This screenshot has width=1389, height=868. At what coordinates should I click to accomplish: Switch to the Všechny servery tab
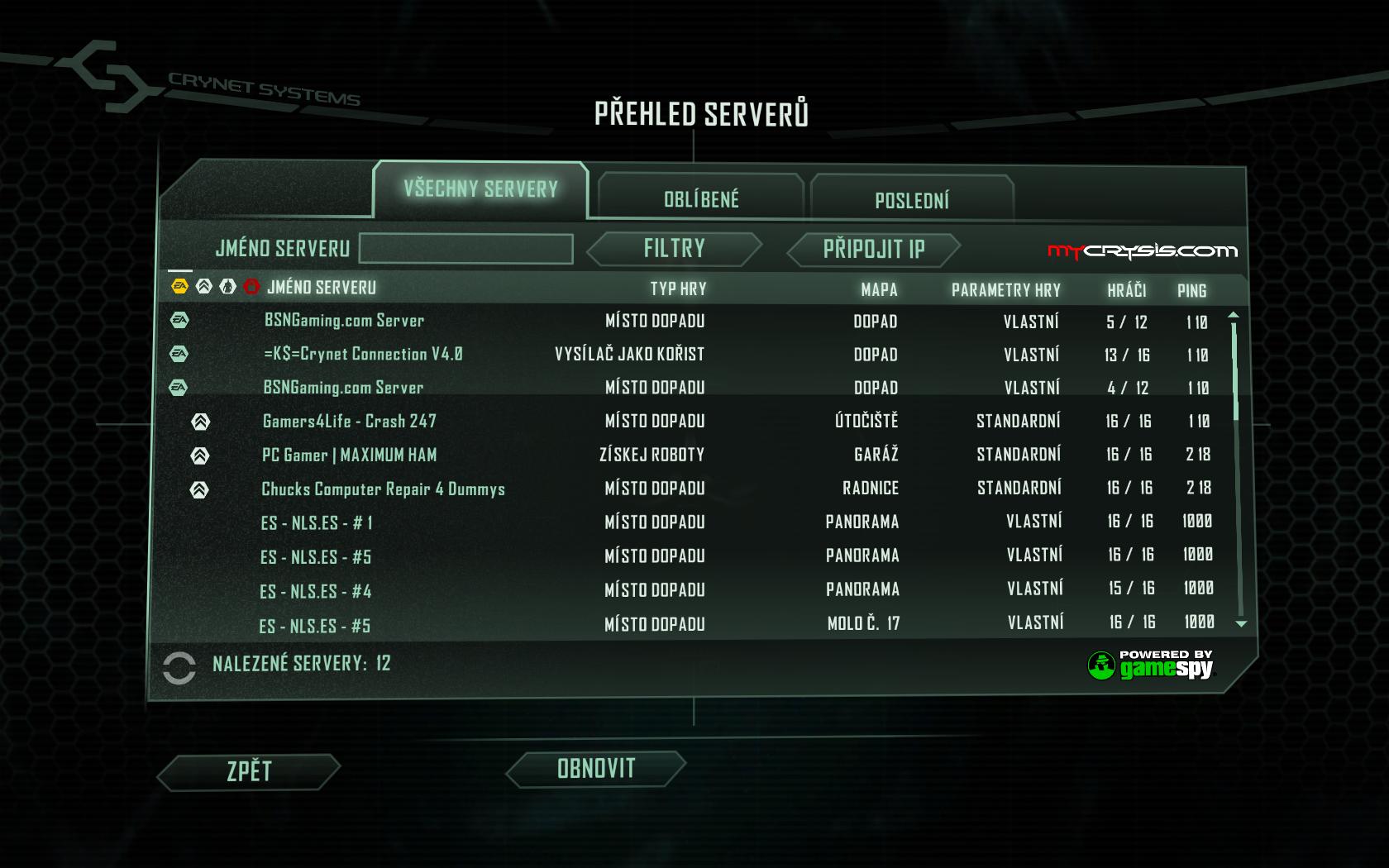point(480,189)
